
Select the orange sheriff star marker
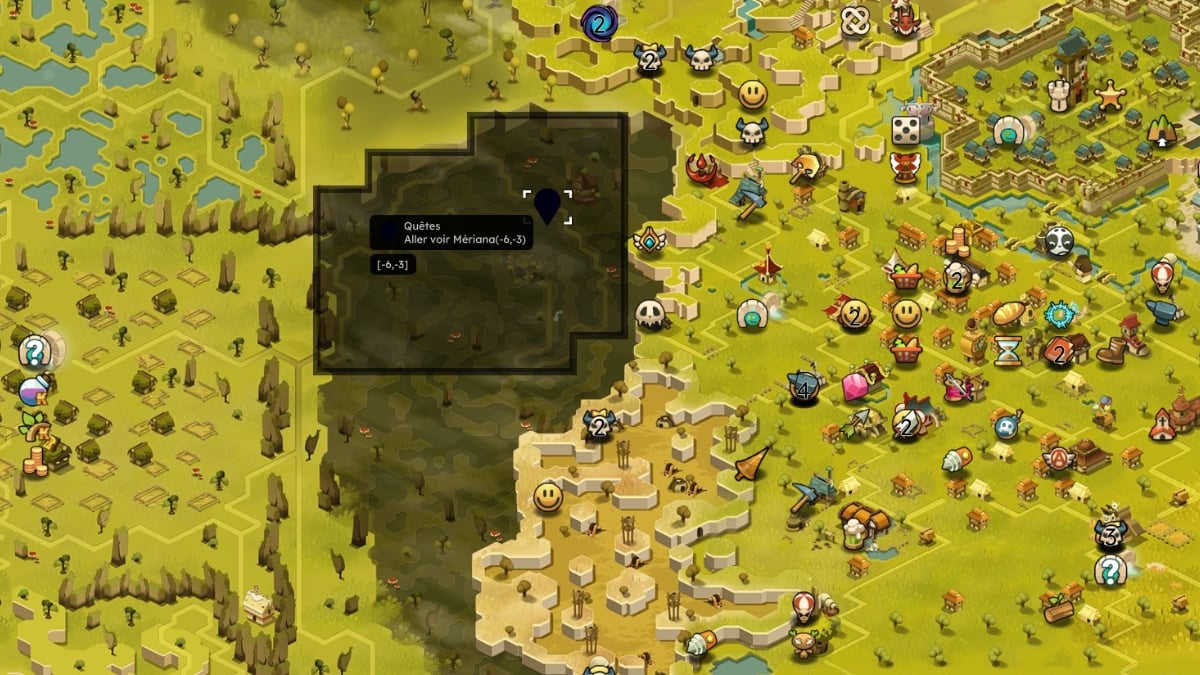tap(1110, 94)
